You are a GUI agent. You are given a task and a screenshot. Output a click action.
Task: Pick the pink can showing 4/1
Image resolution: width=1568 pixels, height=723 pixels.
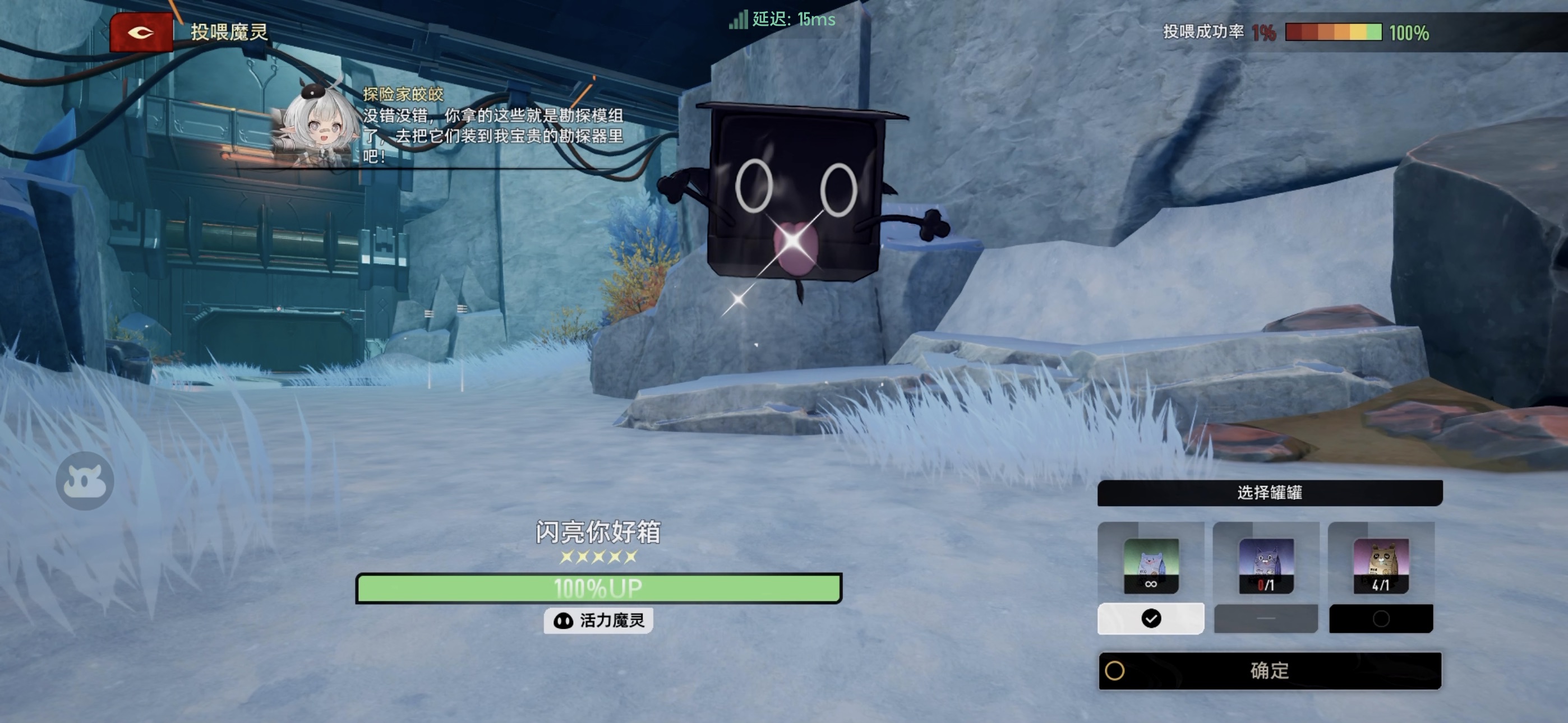tap(1381, 566)
